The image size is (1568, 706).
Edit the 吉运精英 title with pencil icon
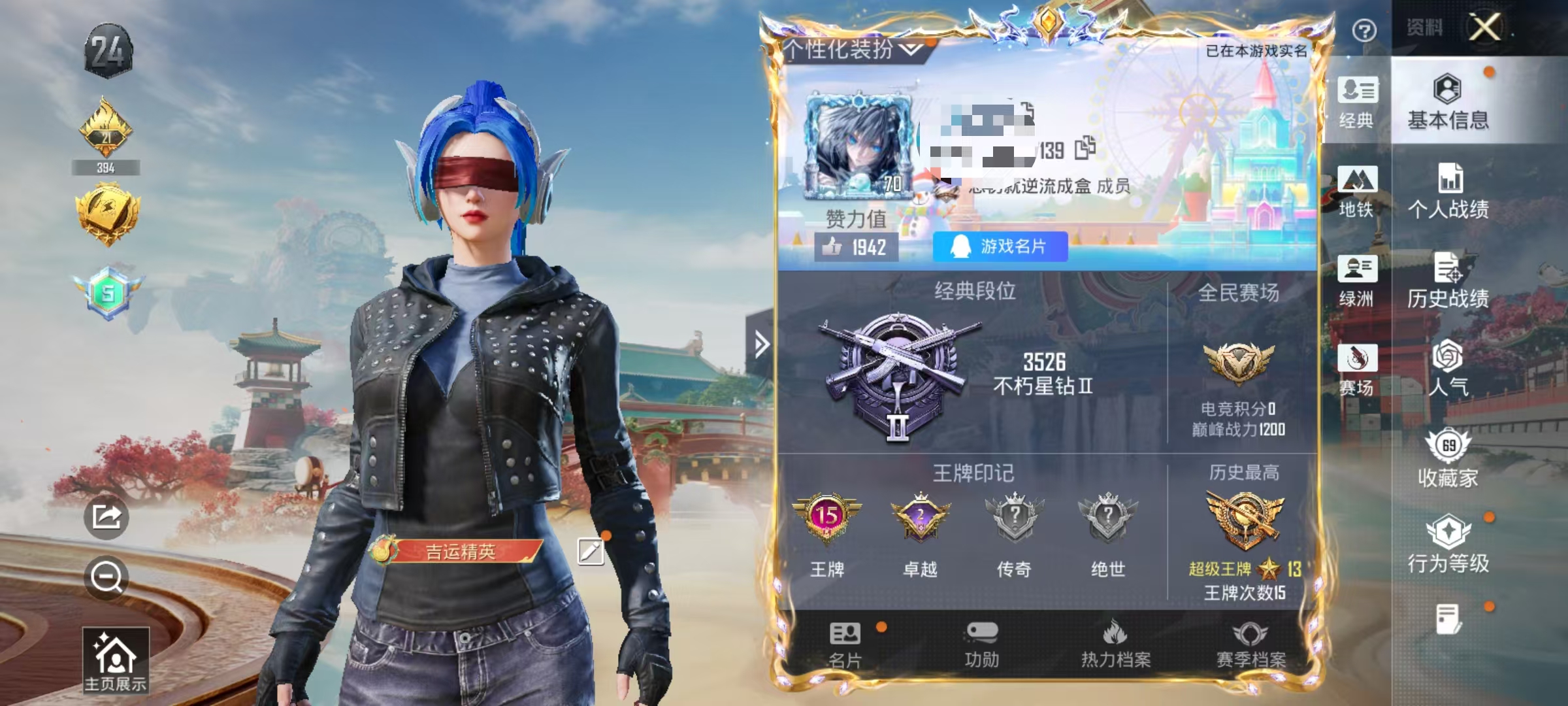point(590,551)
